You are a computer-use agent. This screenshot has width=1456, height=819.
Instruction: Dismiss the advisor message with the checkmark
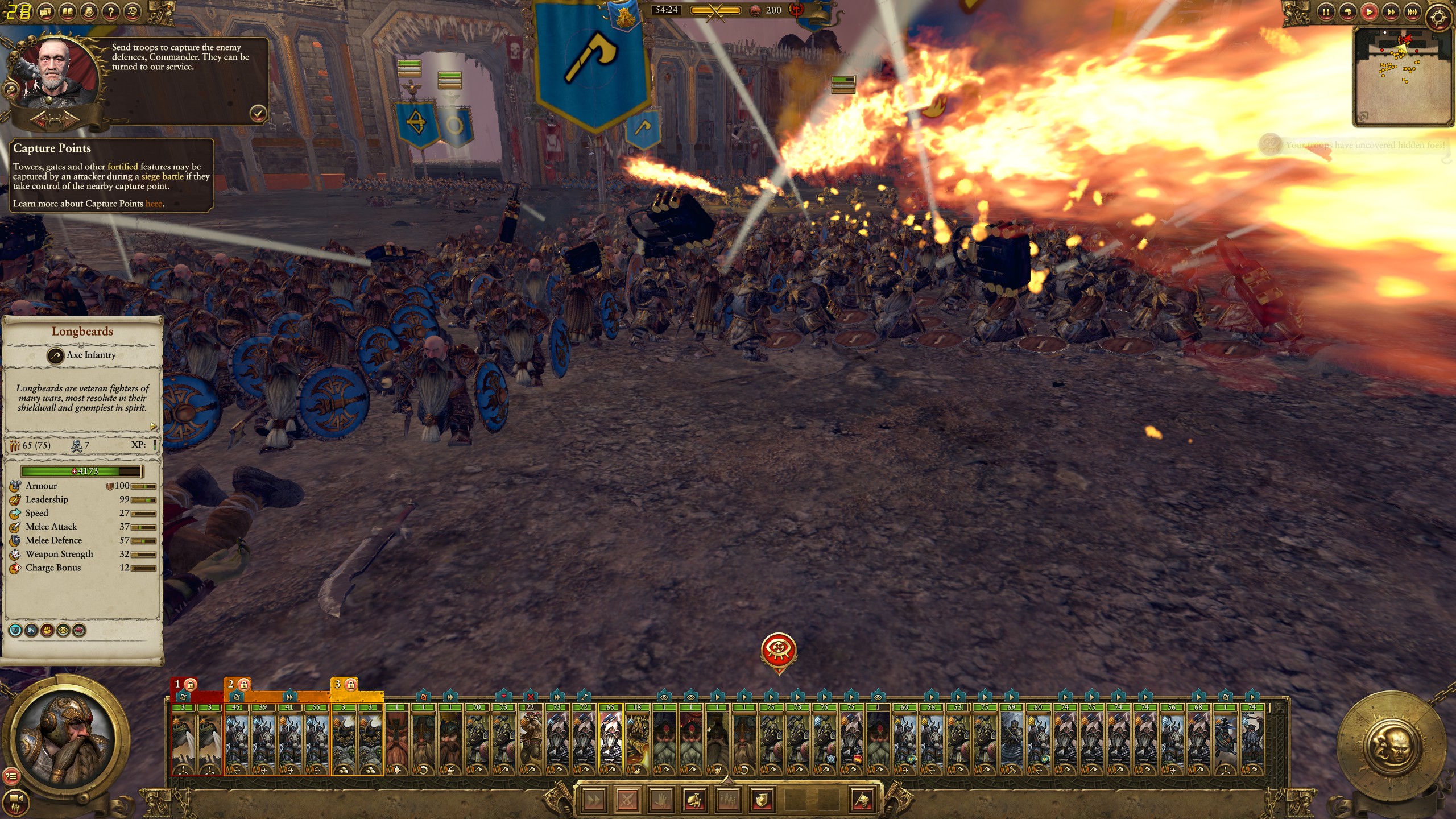pyautogui.click(x=258, y=114)
